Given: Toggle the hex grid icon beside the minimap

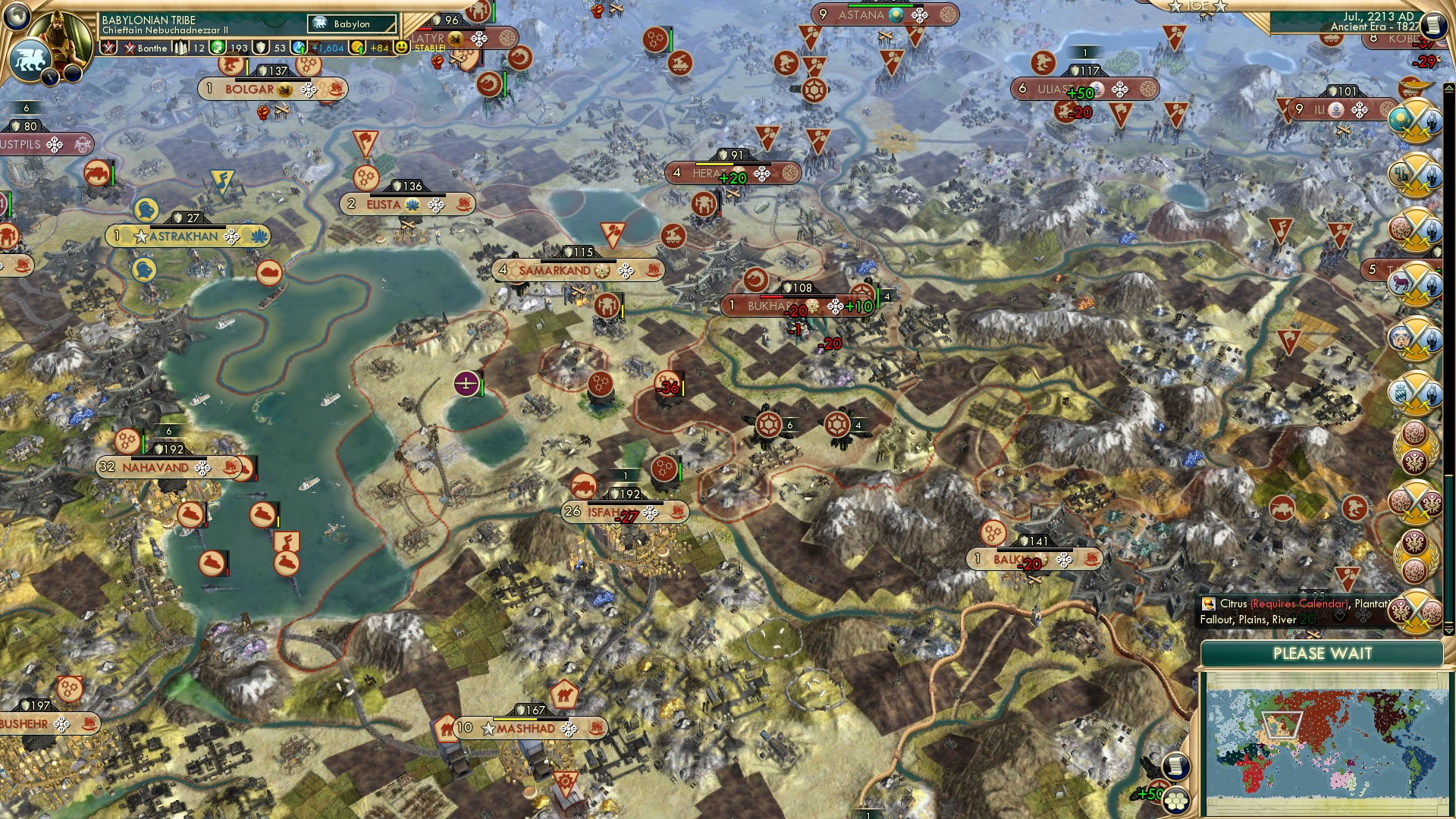Looking at the screenshot, I should point(1177,799).
